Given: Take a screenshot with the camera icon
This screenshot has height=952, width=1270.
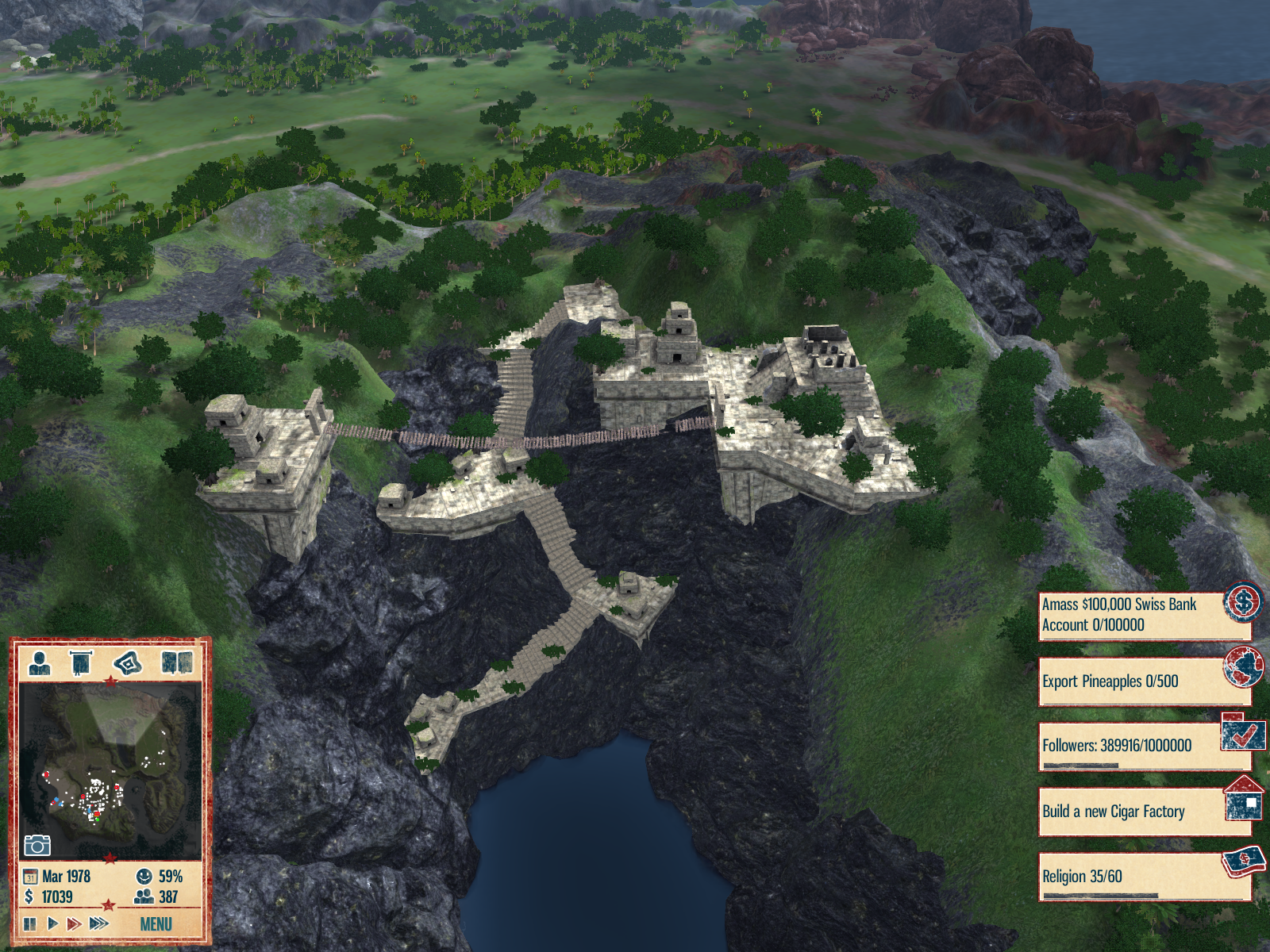Looking at the screenshot, I should point(37,845).
